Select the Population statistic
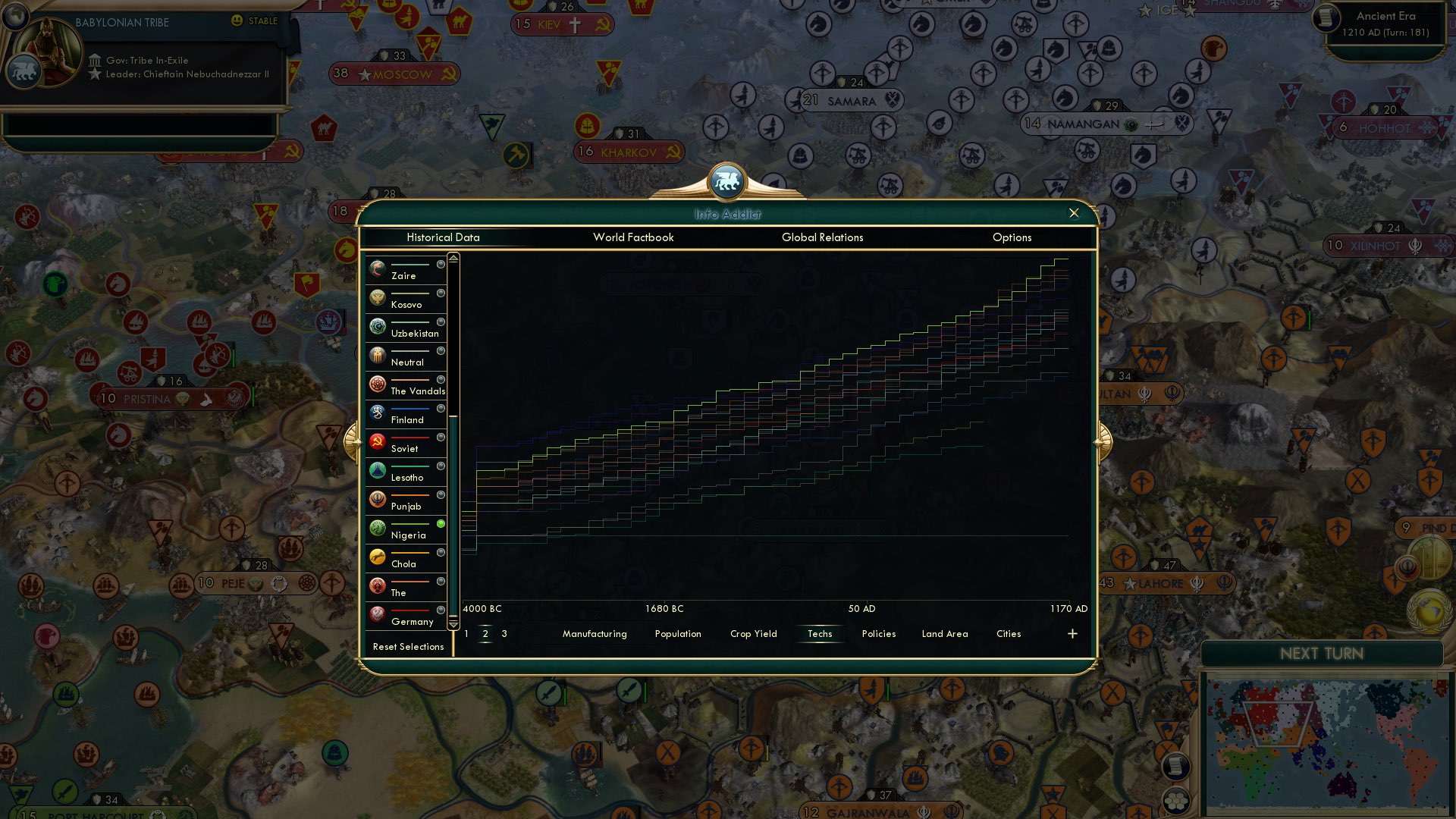 point(677,634)
